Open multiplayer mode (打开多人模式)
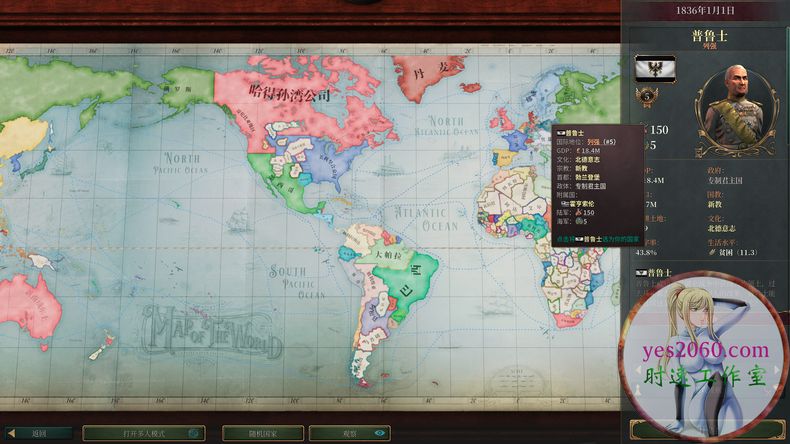790x444 pixels. click(143, 433)
